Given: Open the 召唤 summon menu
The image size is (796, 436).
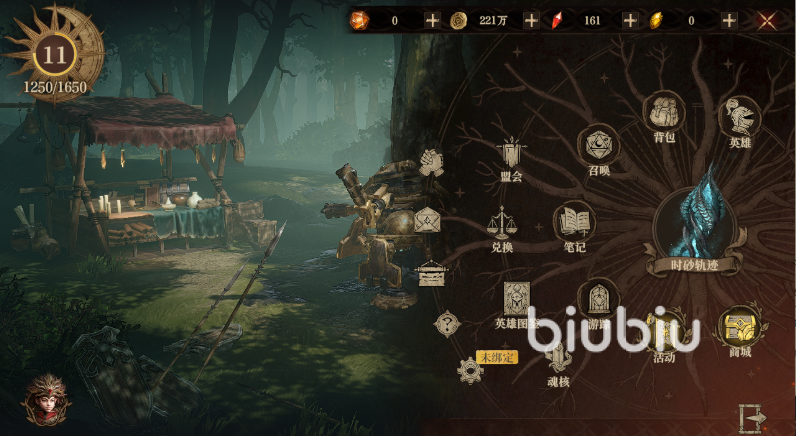Looking at the screenshot, I should coord(599,146).
